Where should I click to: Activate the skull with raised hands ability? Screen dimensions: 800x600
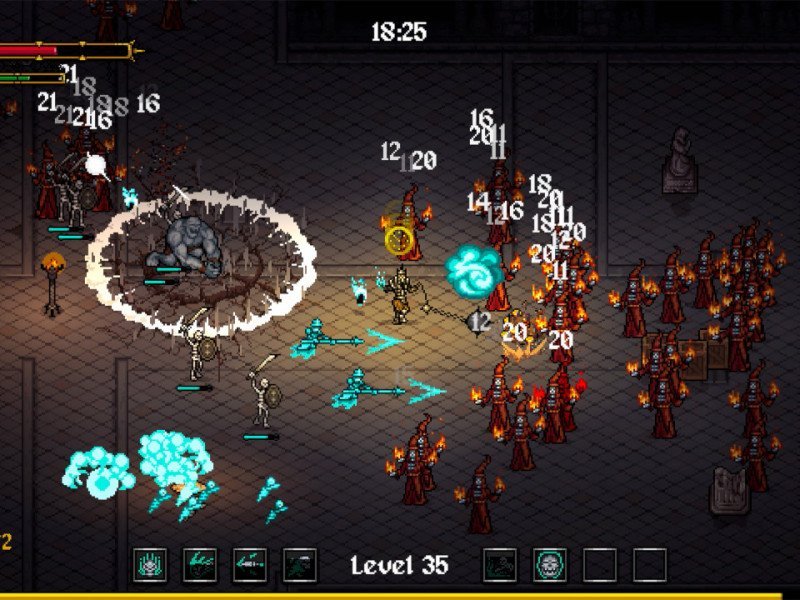[150, 565]
